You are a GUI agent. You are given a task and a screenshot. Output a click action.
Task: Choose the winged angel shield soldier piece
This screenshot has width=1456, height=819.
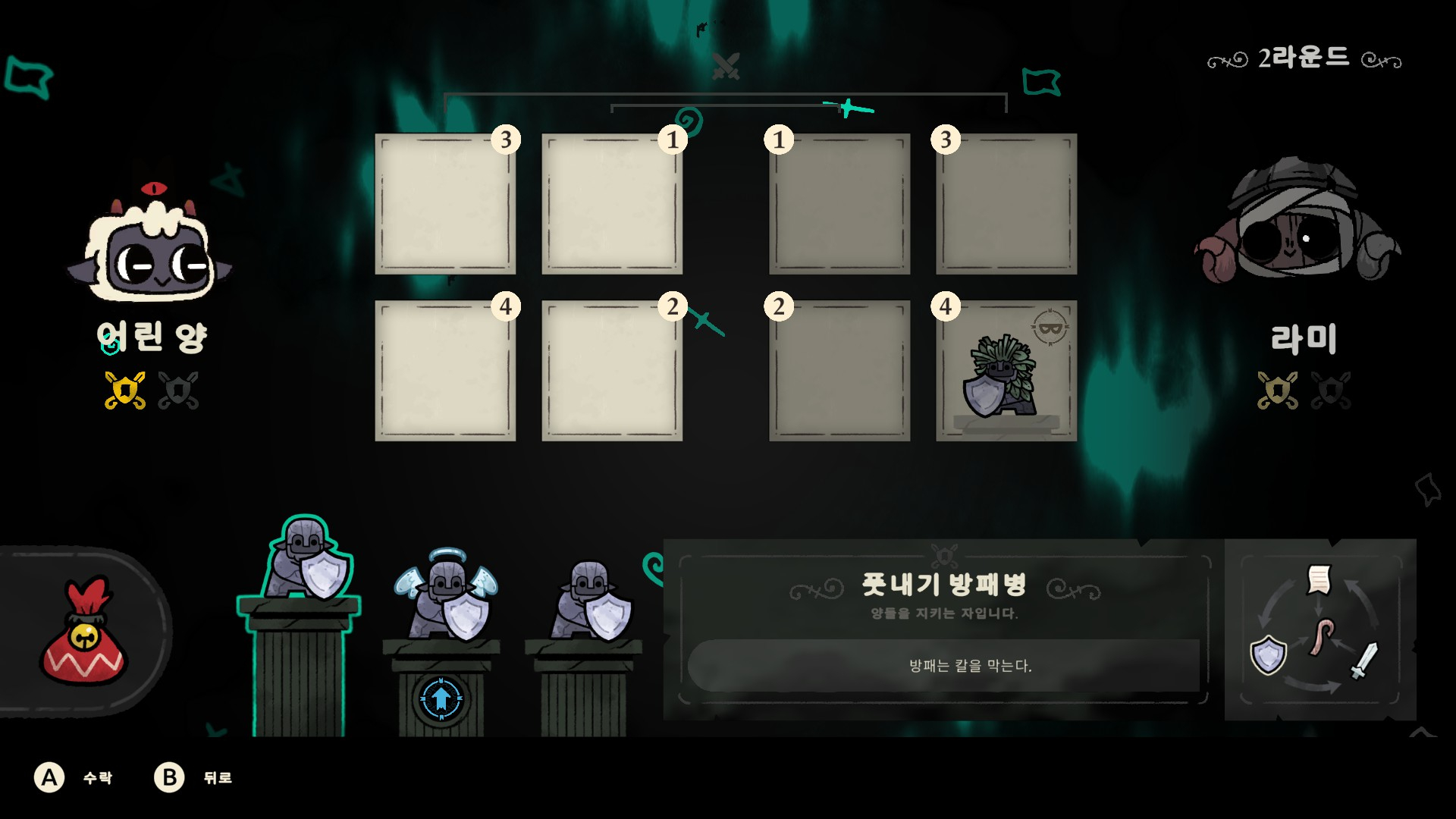coord(446,596)
